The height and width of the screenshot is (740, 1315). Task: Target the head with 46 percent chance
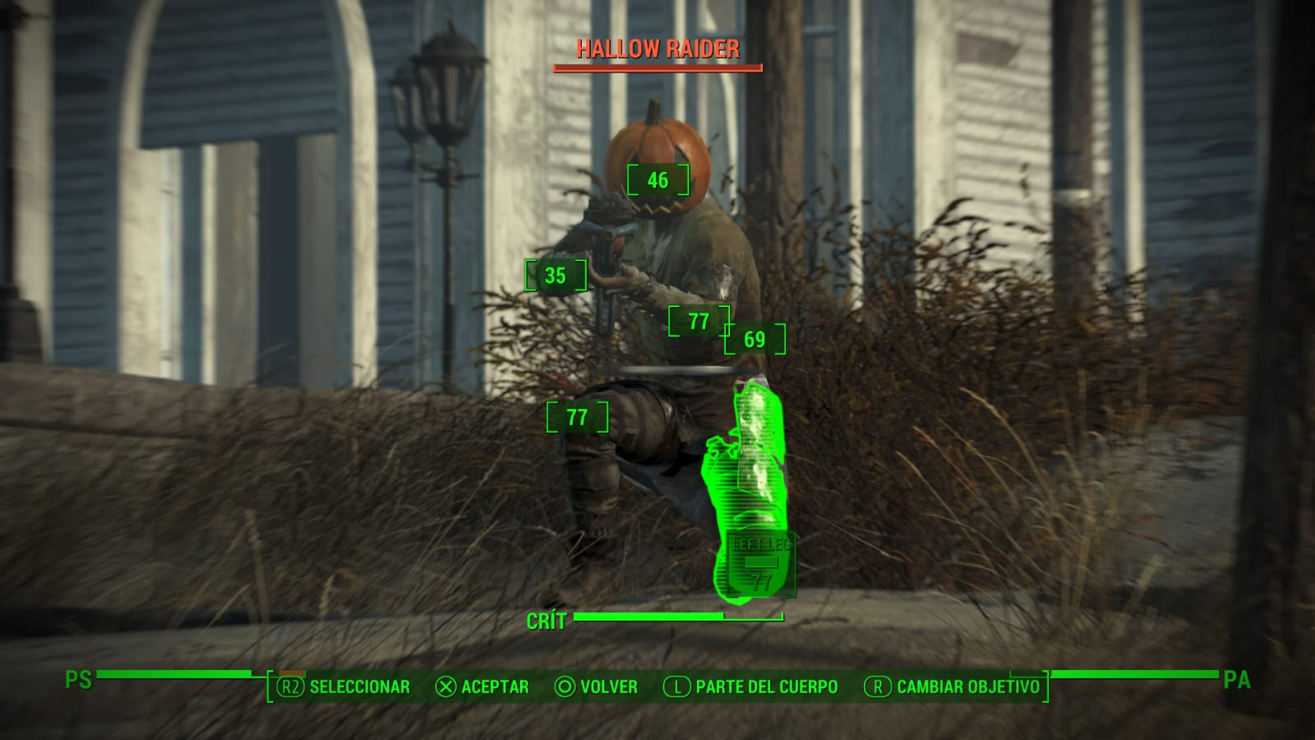657,181
